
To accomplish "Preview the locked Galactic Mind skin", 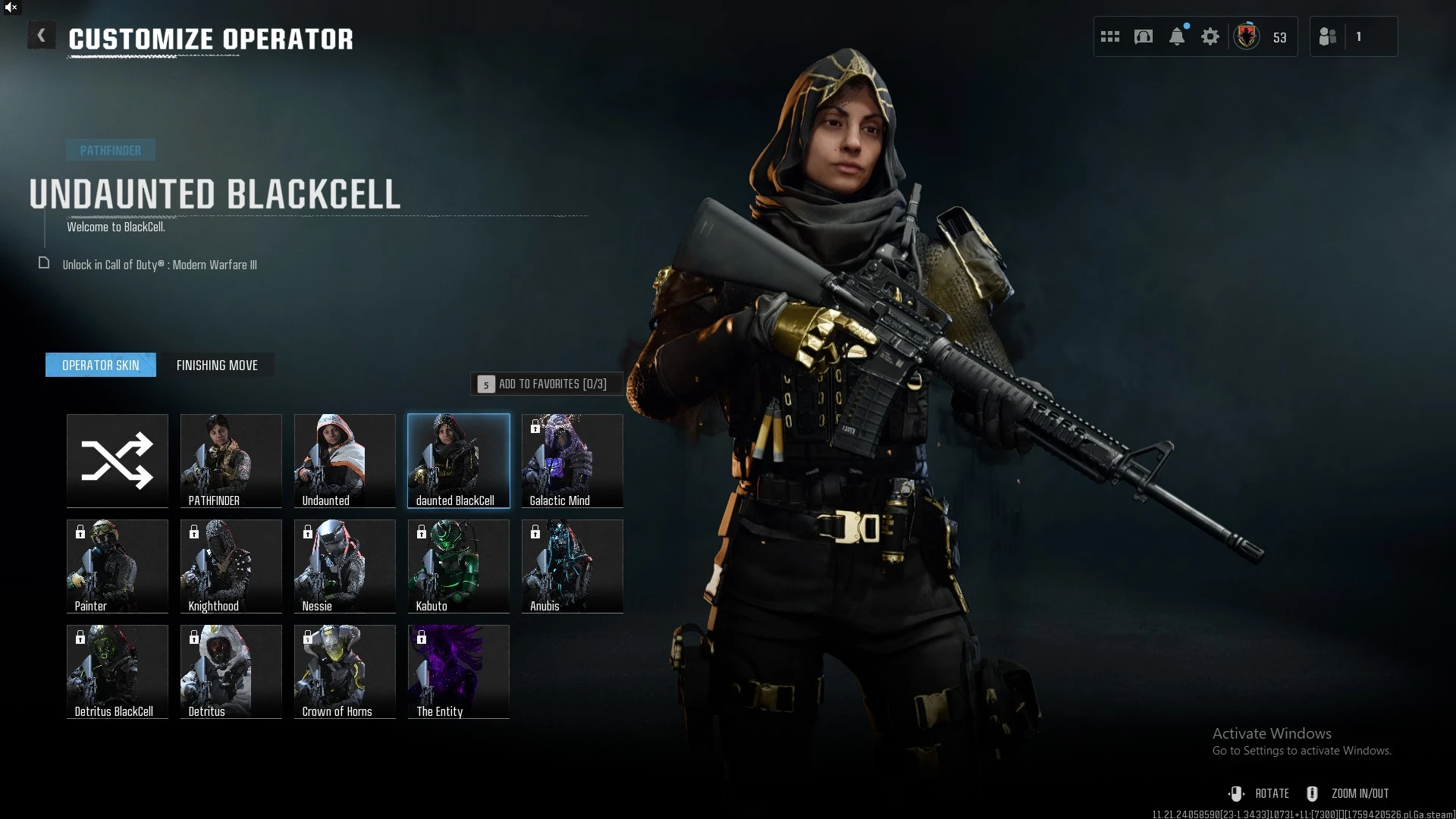I will coord(573,460).
